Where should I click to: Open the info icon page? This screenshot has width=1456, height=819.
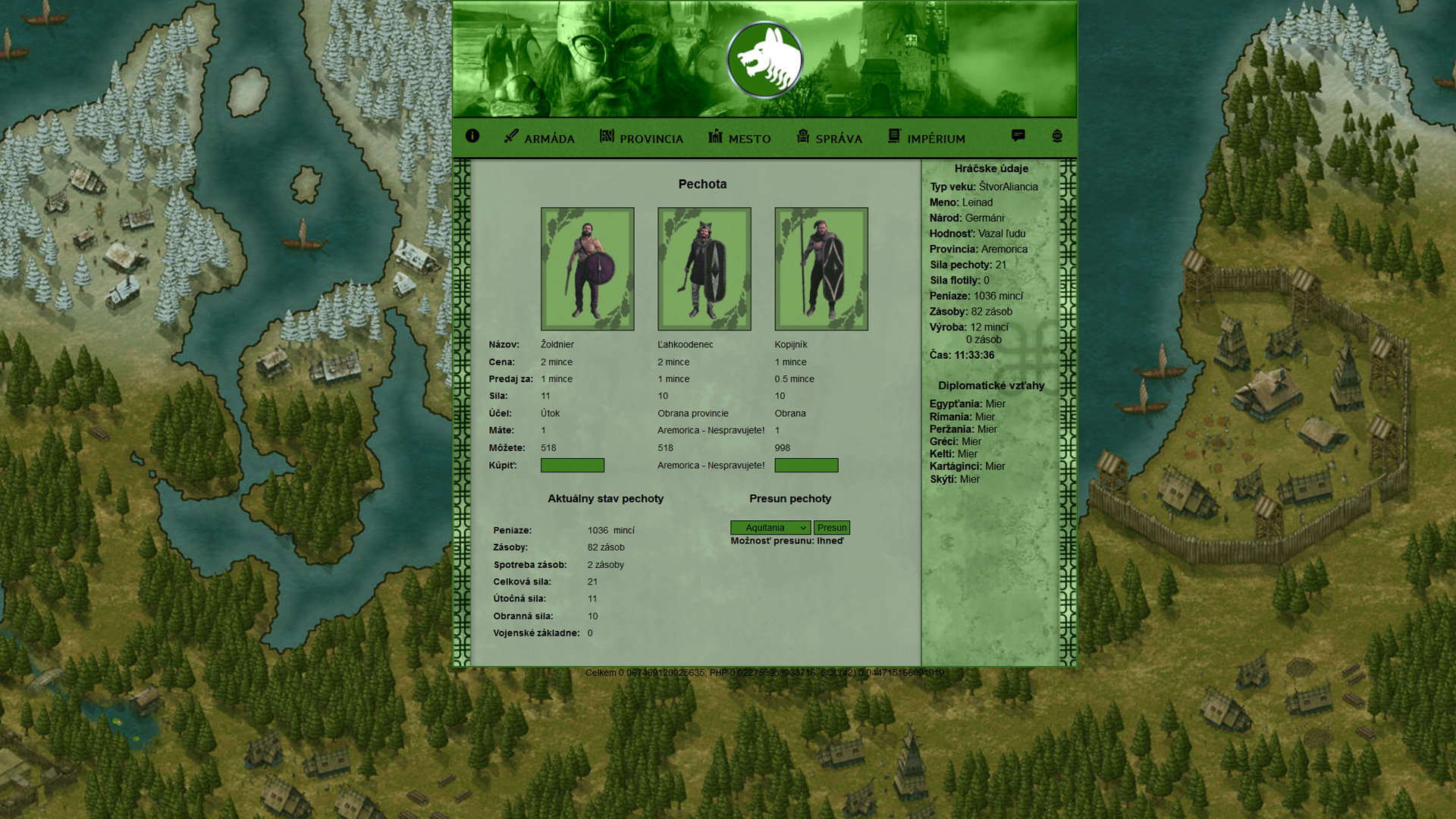pos(472,136)
